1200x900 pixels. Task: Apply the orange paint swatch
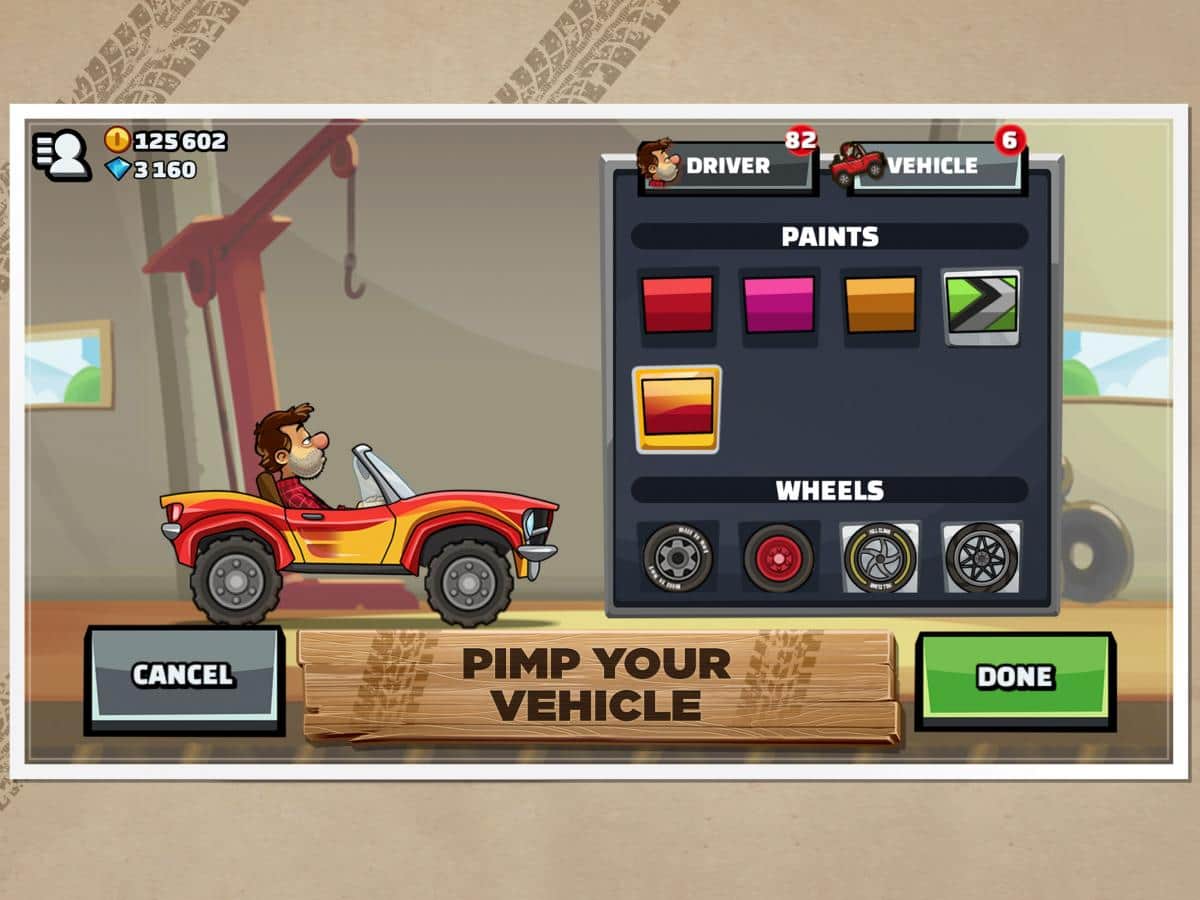[x=880, y=305]
